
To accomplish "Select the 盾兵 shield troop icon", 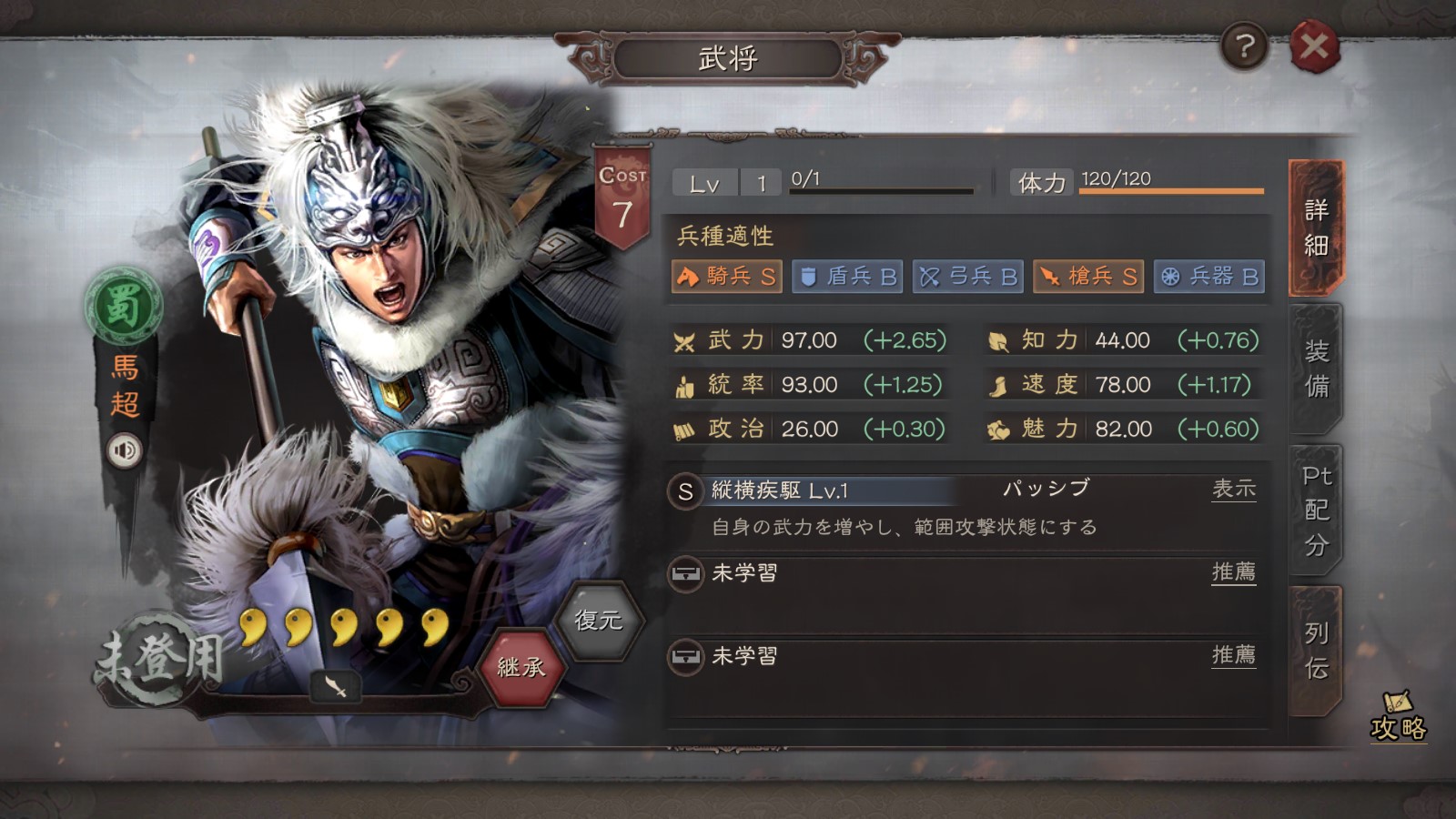I will 846,278.
